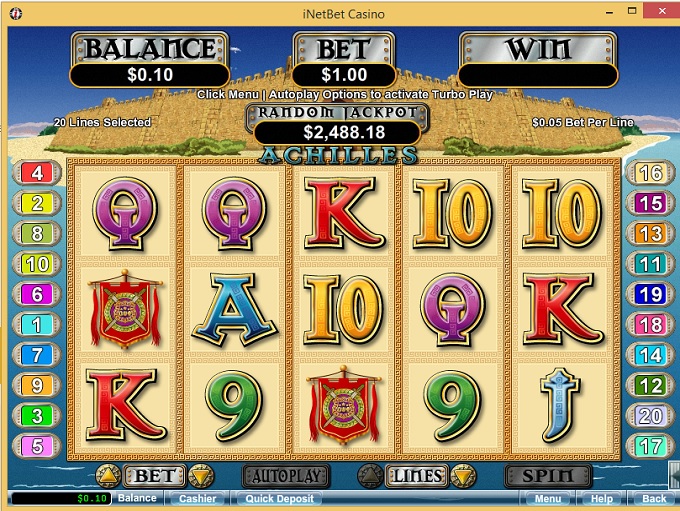
Task: Open the Cashier
Action: [197, 498]
